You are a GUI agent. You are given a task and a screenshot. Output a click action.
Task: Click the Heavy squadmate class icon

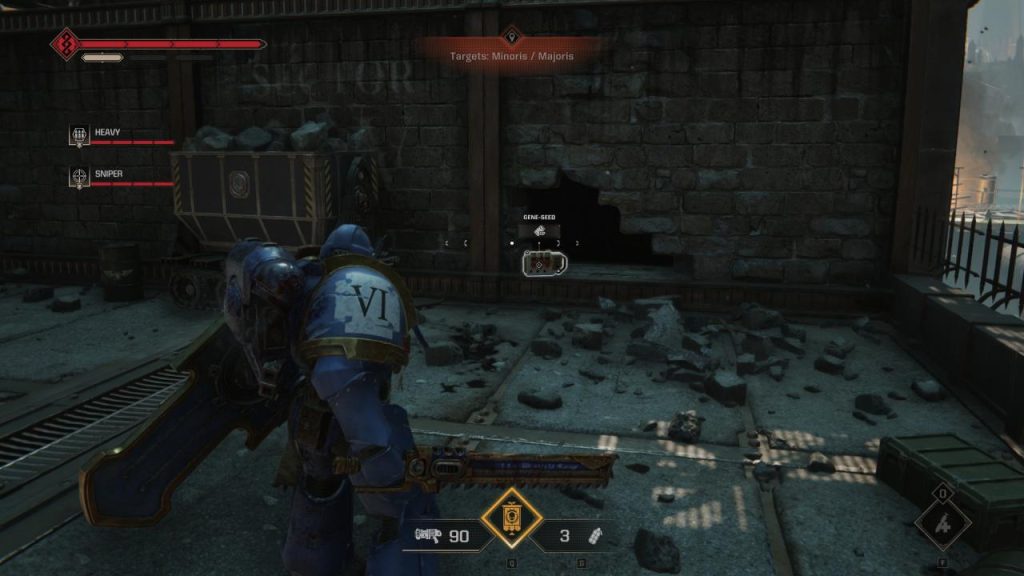tap(79, 135)
